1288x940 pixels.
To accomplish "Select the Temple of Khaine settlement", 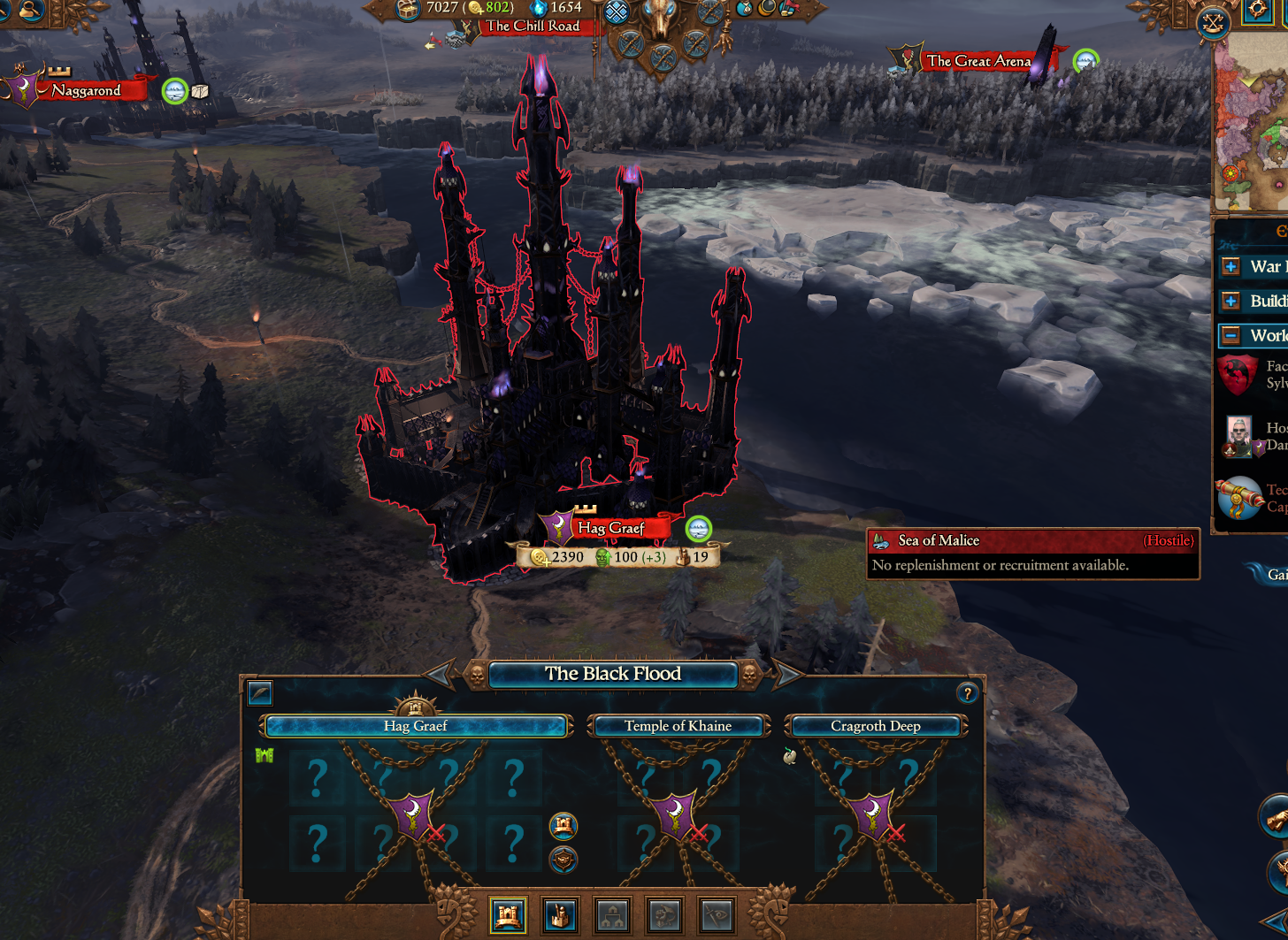I will [679, 725].
